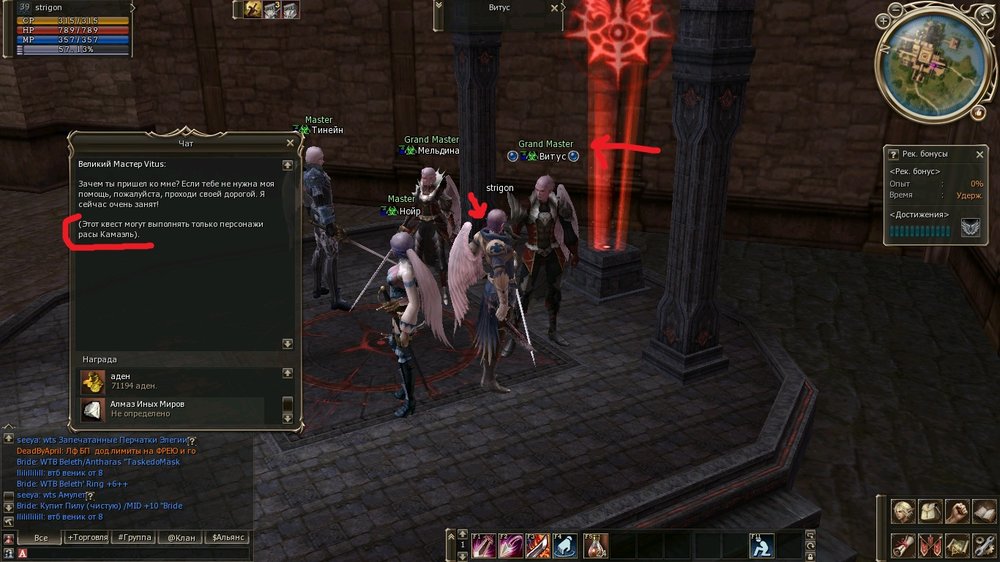This screenshot has height=562, width=1000.
Task: Open the +Торговля chat tab
Action: coord(87,538)
